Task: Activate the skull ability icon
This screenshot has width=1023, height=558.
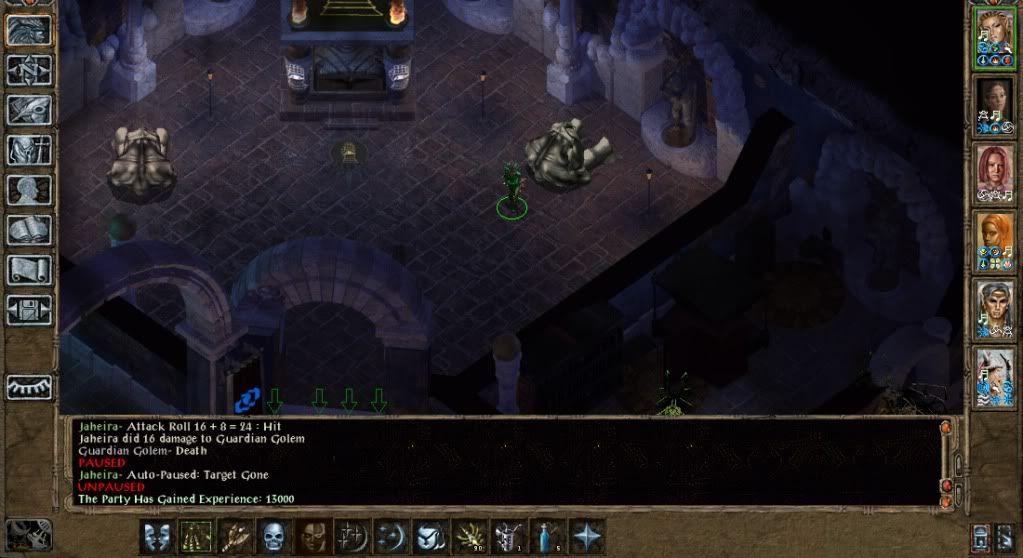Action: [274, 537]
